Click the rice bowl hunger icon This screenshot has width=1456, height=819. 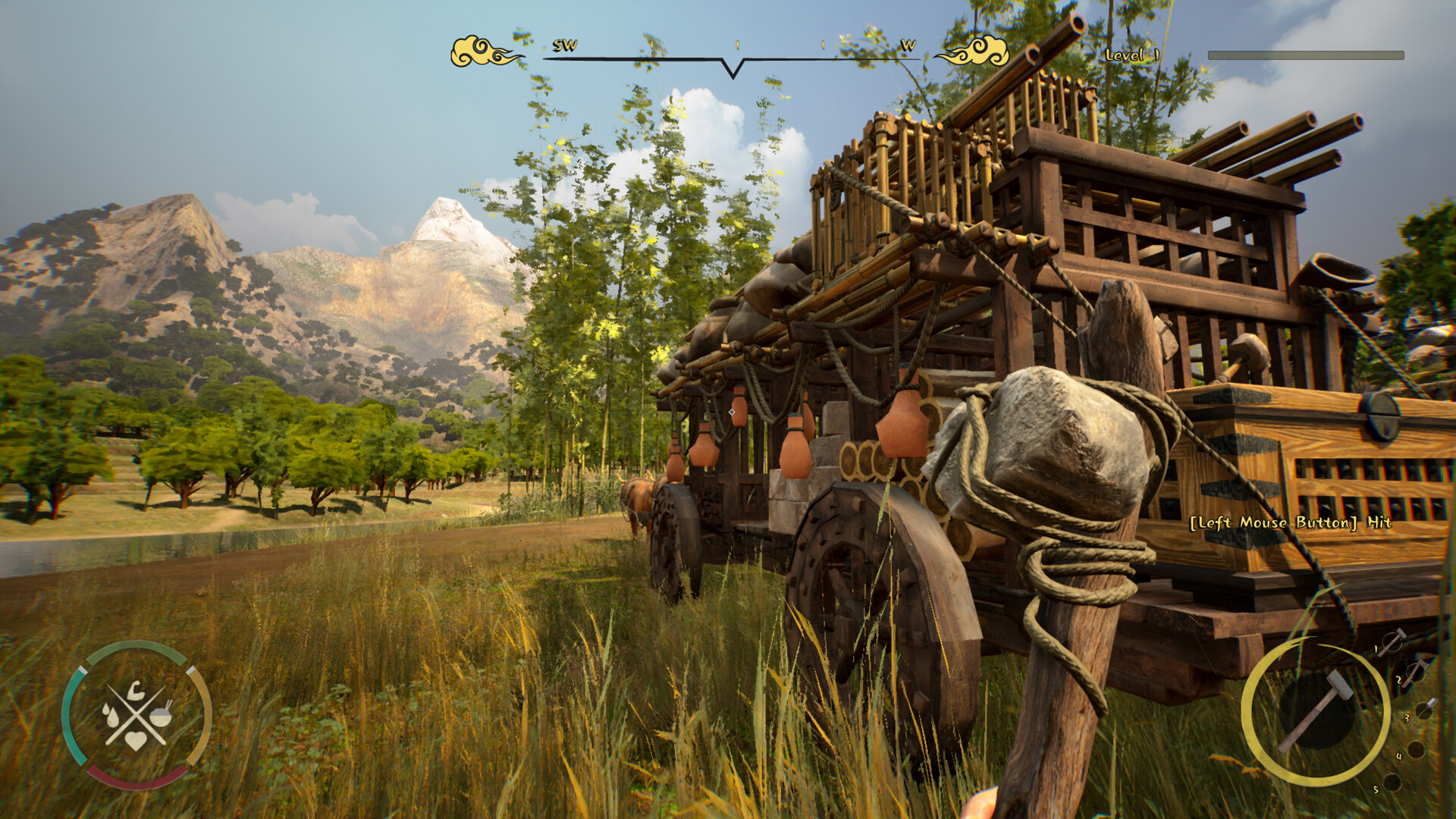[161, 717]
